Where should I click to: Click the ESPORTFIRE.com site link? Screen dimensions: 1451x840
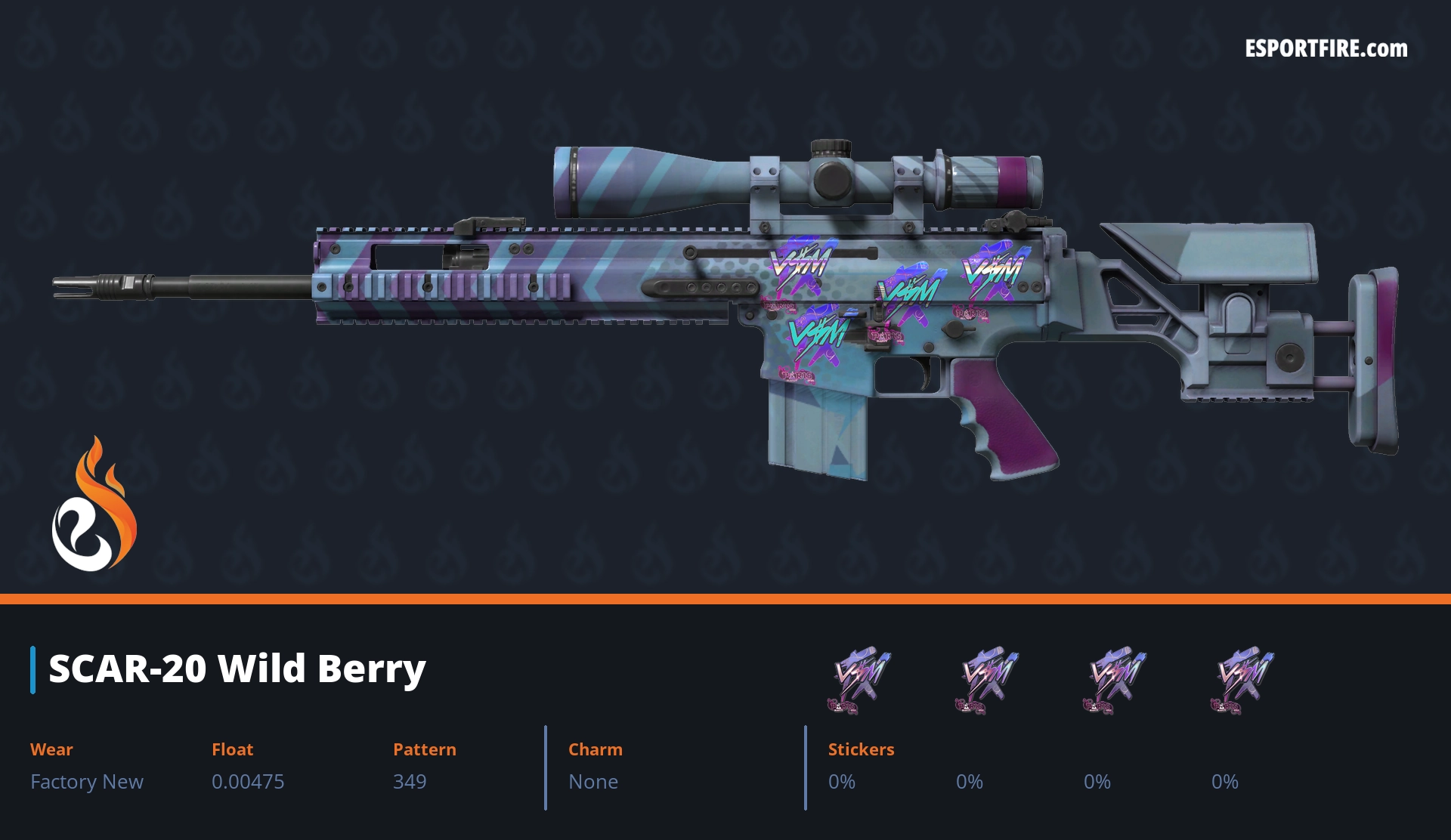1326,49
